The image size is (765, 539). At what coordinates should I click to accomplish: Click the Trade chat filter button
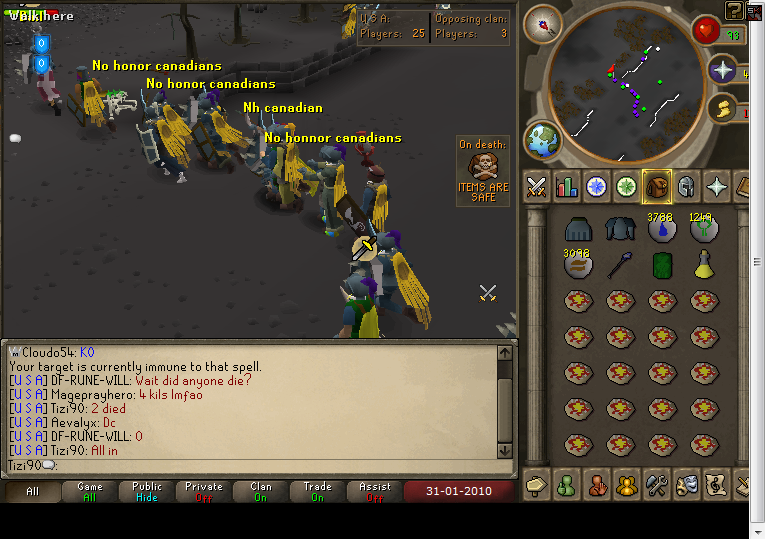coord(318,491)
